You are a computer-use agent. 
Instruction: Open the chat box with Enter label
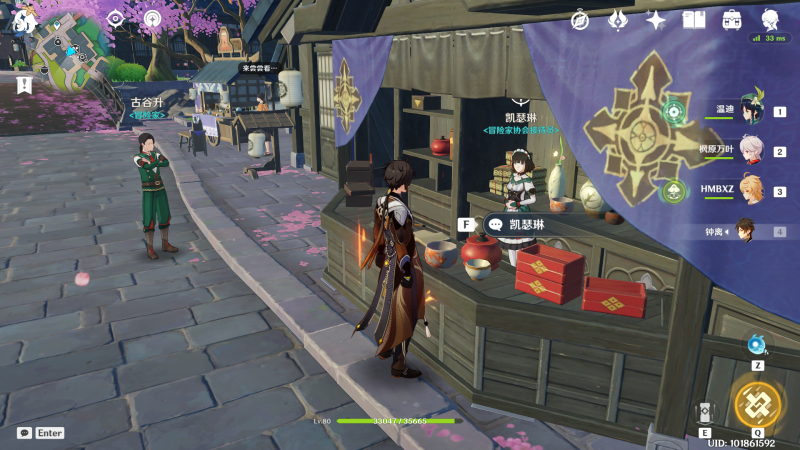(40, 433)
